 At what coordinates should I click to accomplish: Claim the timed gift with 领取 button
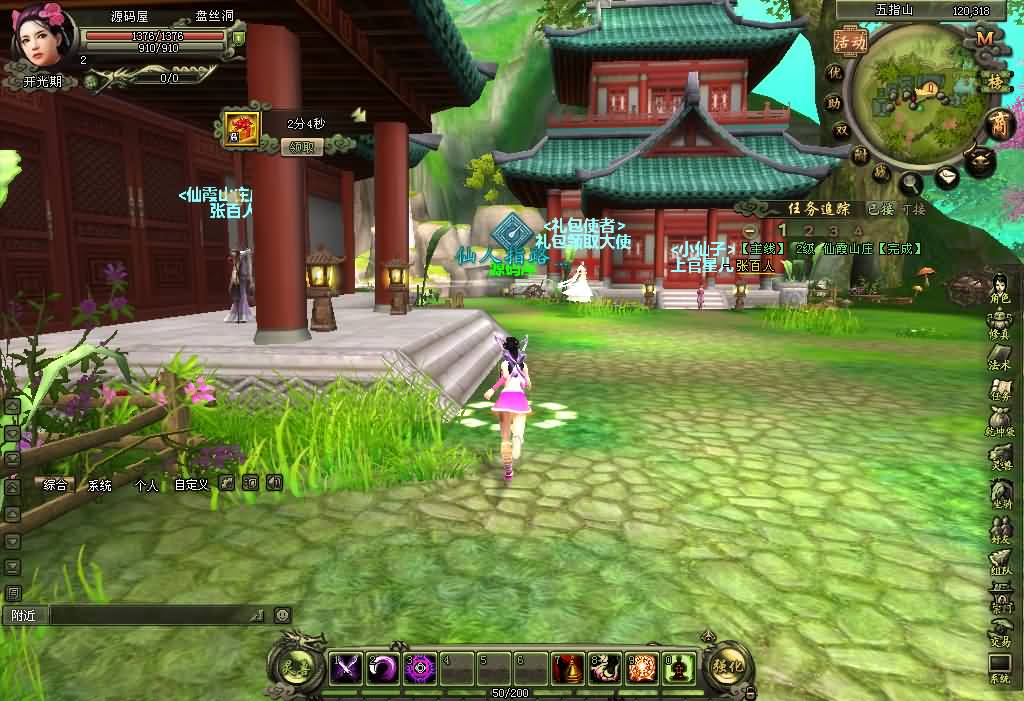coord(302,147)
